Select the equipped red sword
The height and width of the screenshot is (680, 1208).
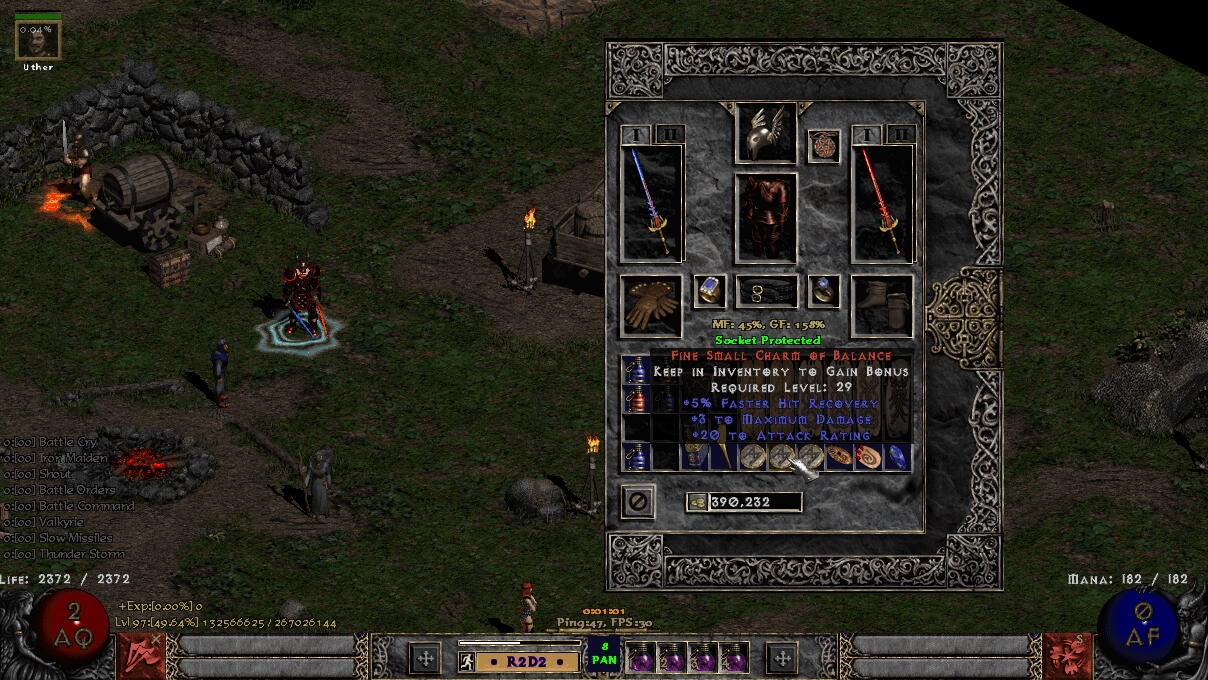point(882,204)
